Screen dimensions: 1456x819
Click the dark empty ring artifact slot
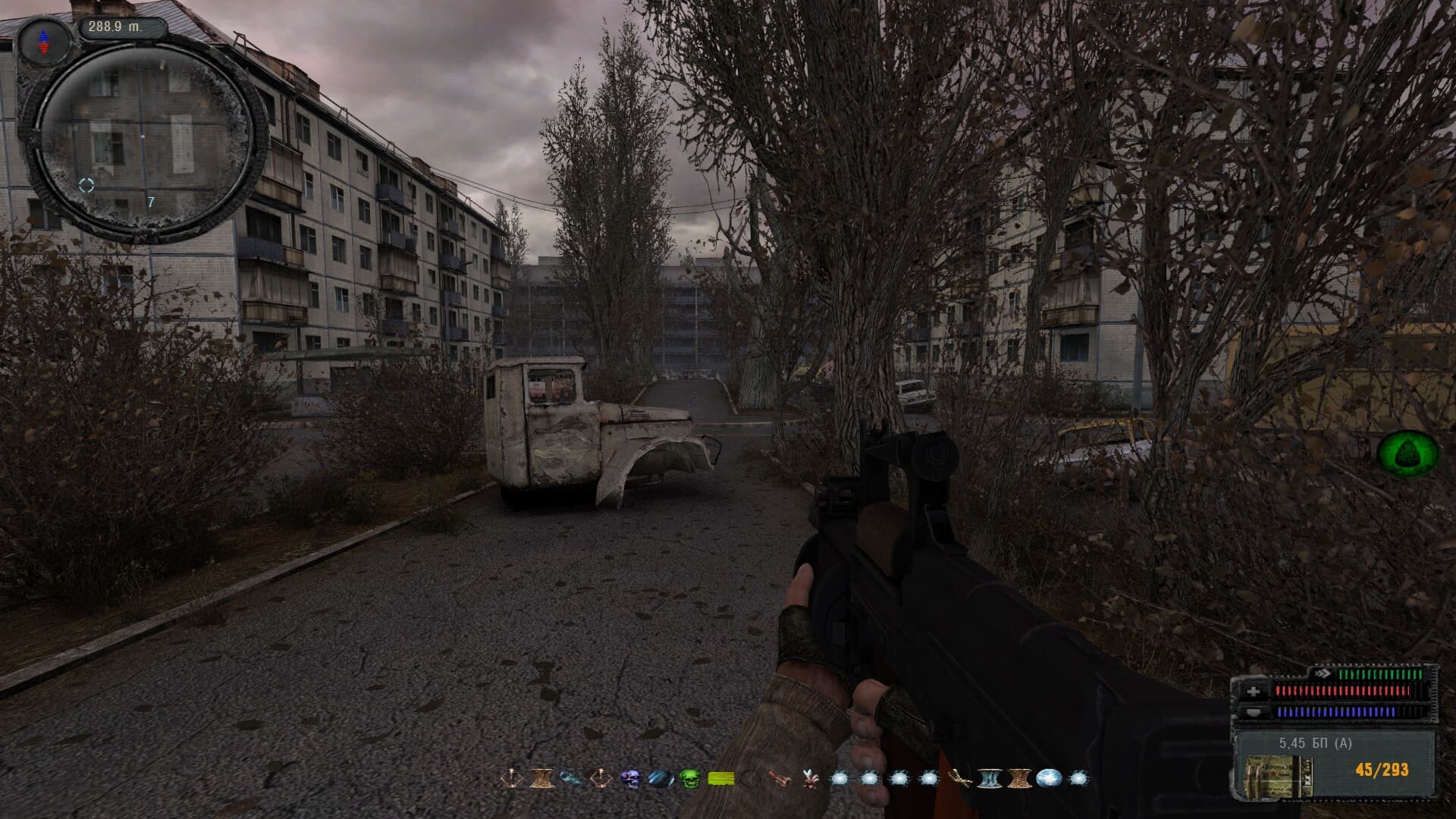(750, 778)
